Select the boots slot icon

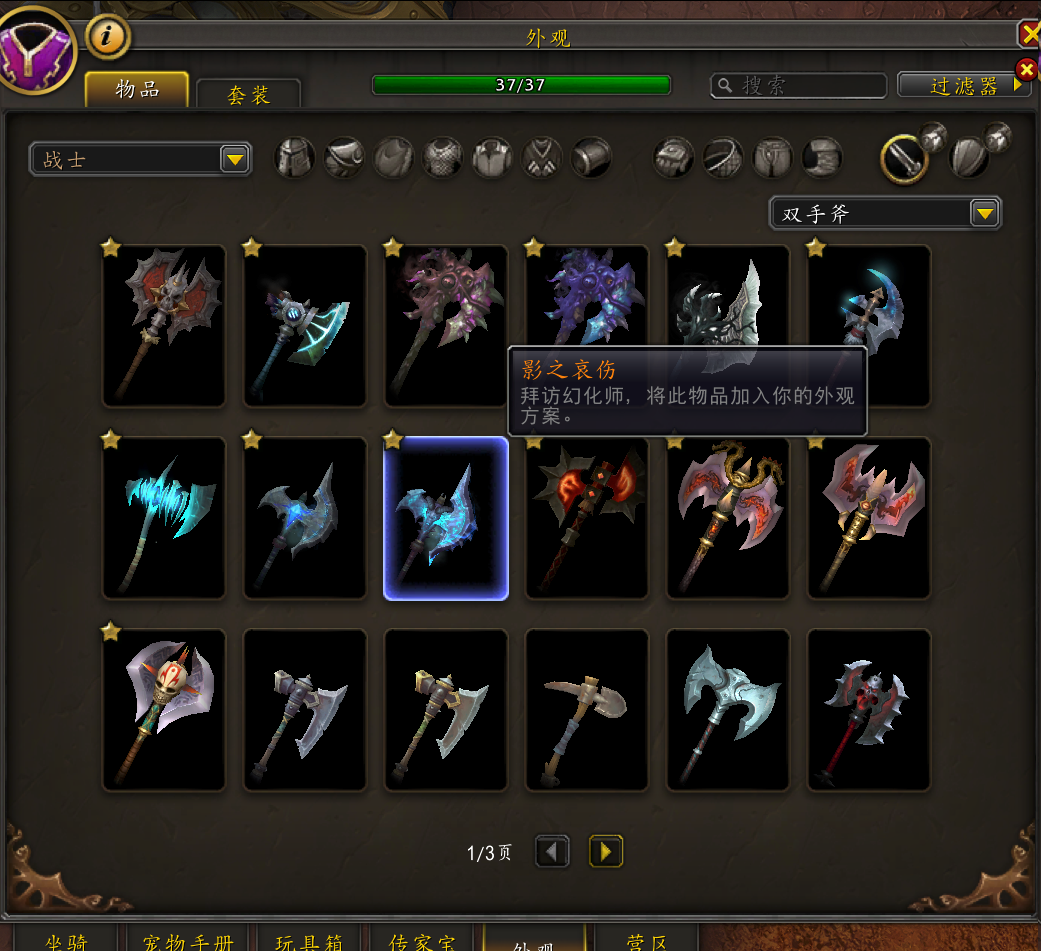click(822, 158)
